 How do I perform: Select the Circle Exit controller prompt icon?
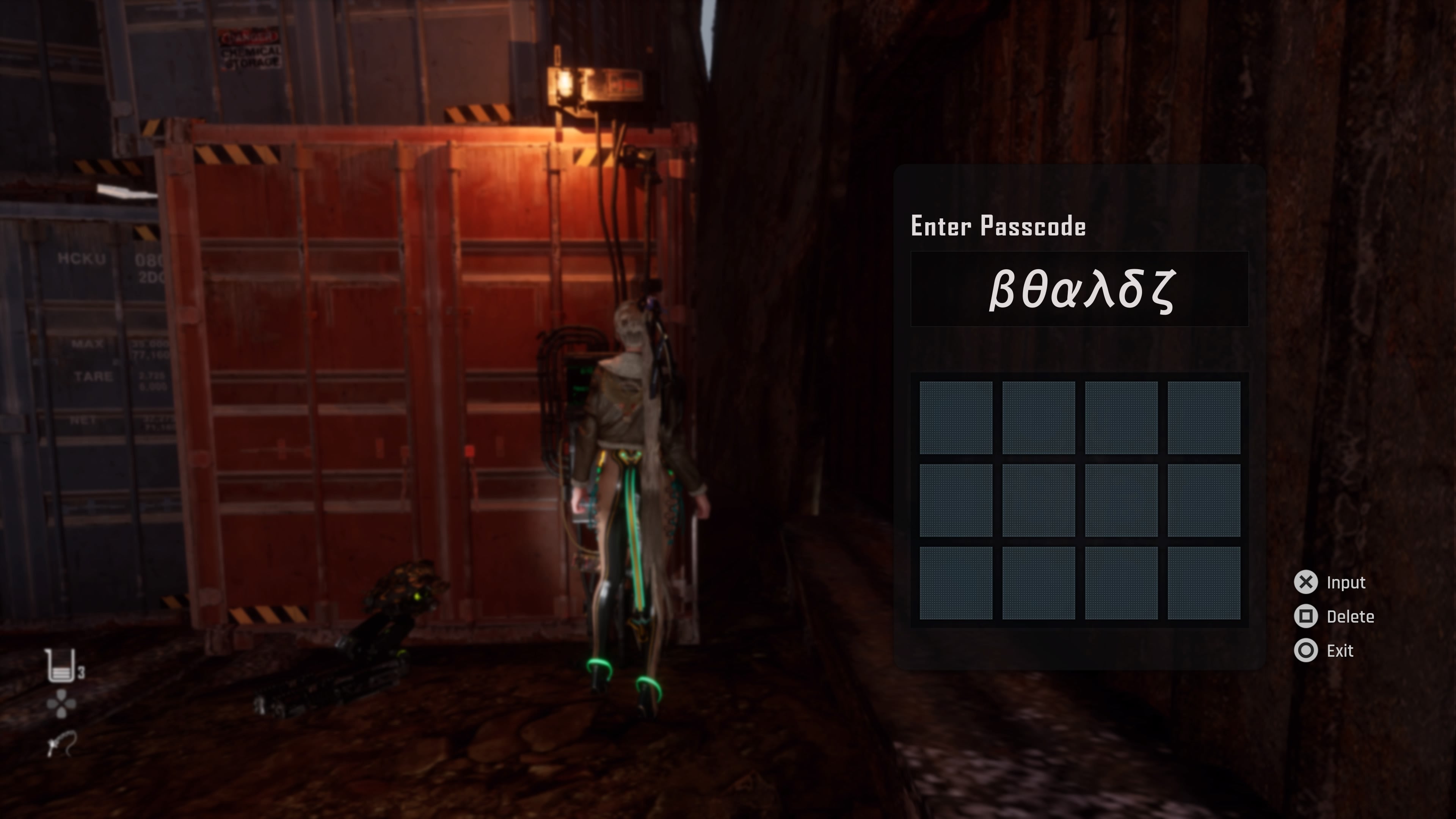click(1307, 651)
